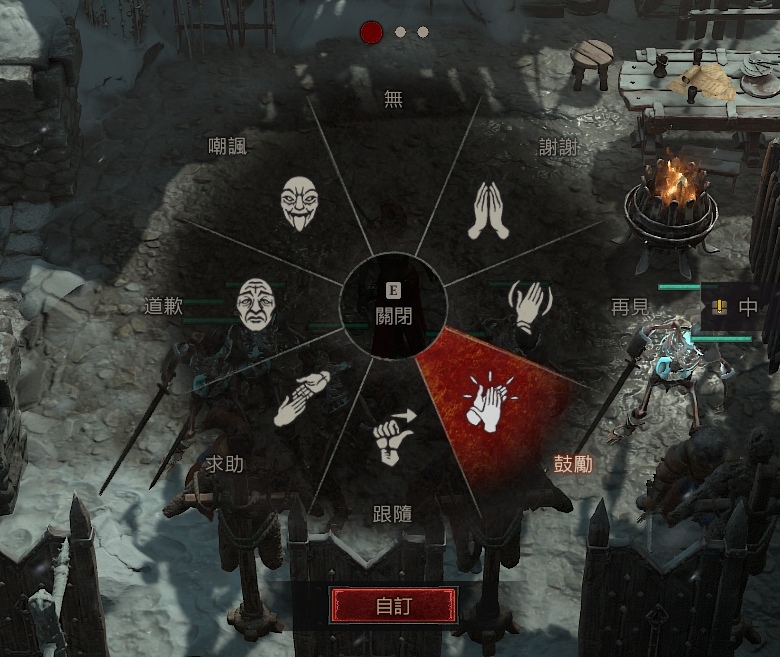Close the emote wheel with 關閉
Viewport: 780px width, 657px height.
394,306
